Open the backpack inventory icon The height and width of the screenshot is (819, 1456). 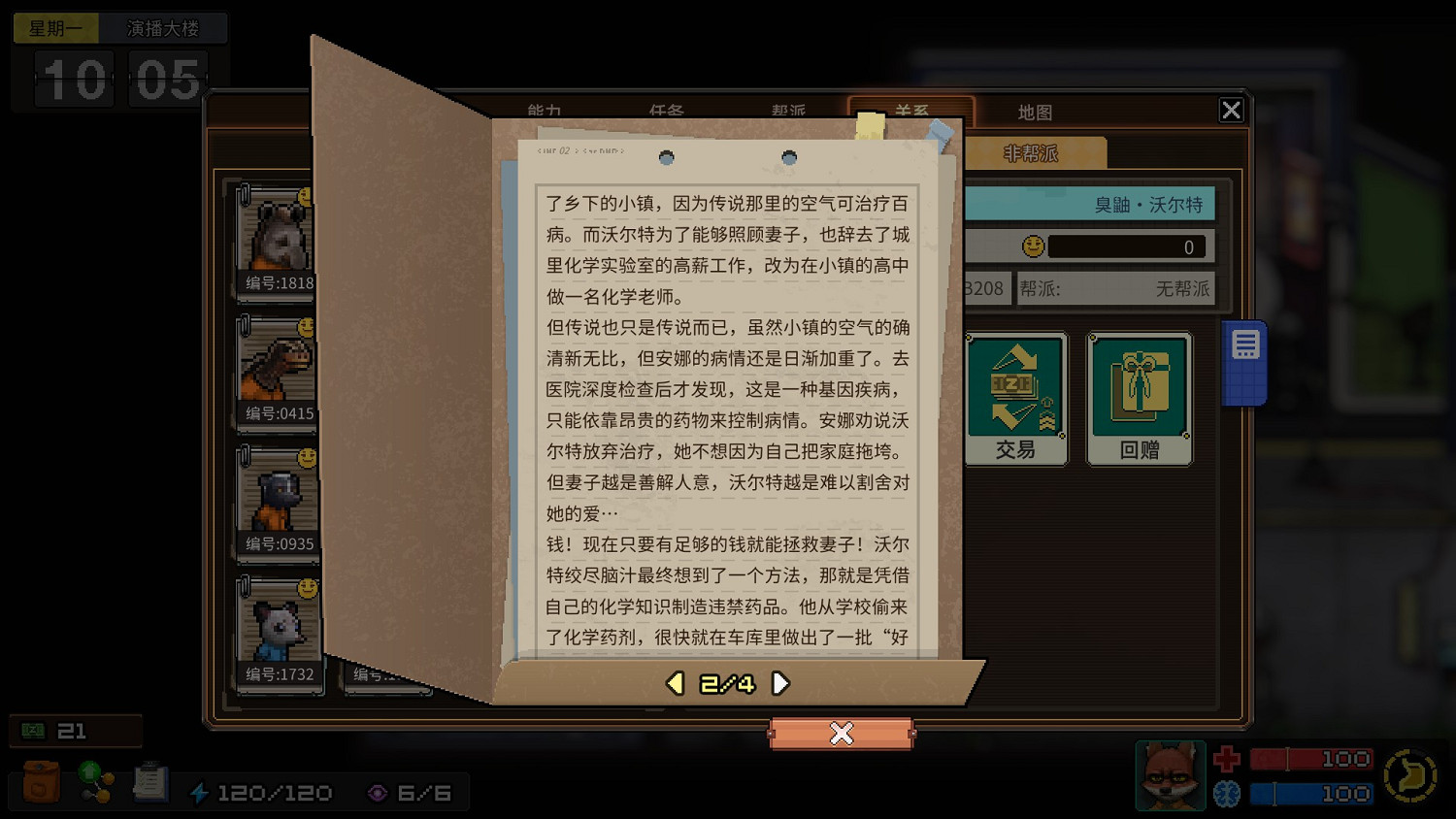click(39, 781)
